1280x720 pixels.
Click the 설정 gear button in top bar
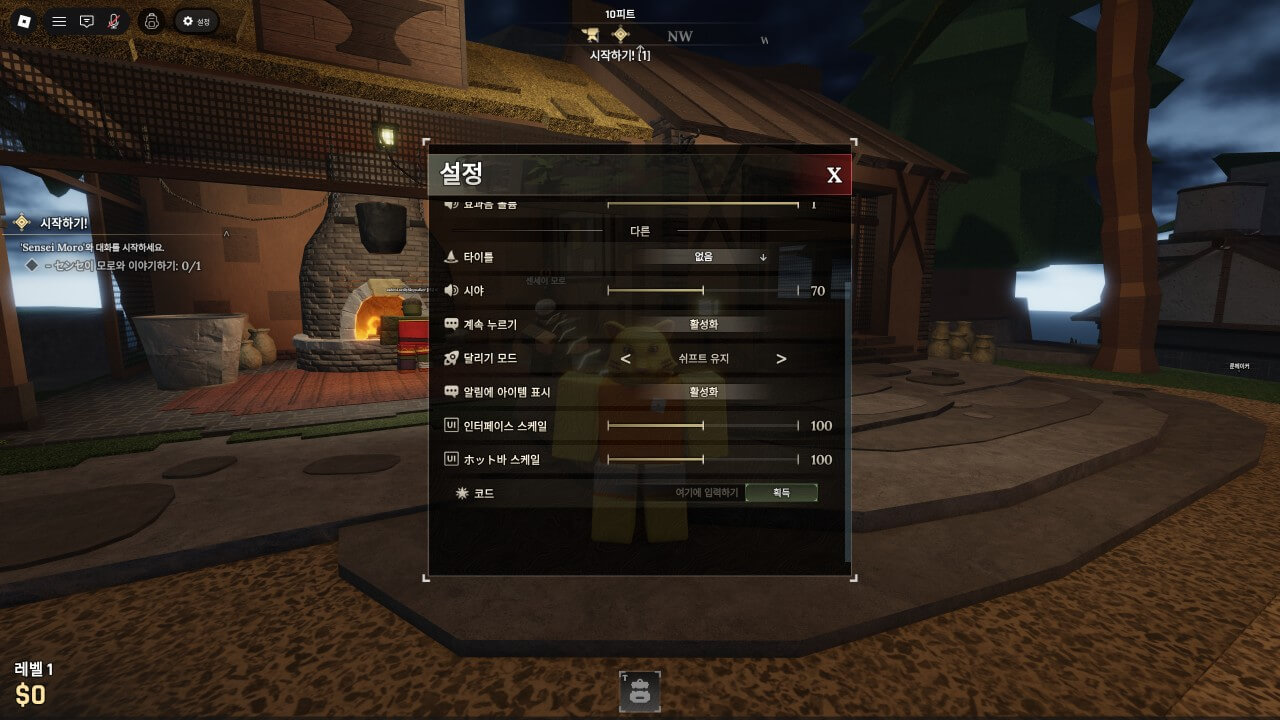(x=196, y=21)
